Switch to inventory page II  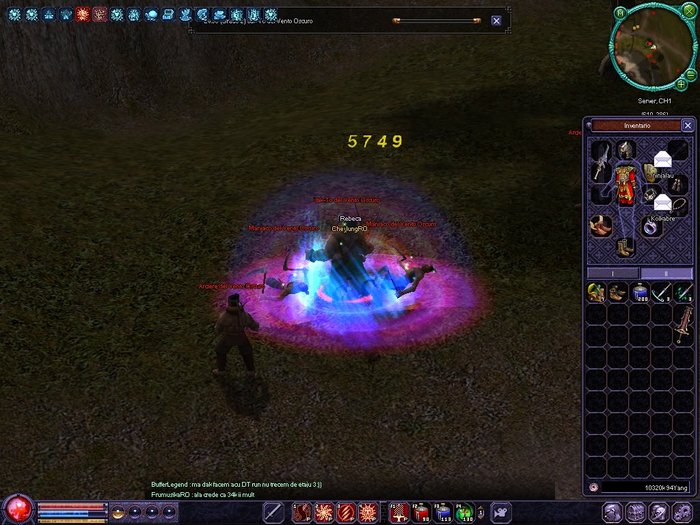(665, 272)
